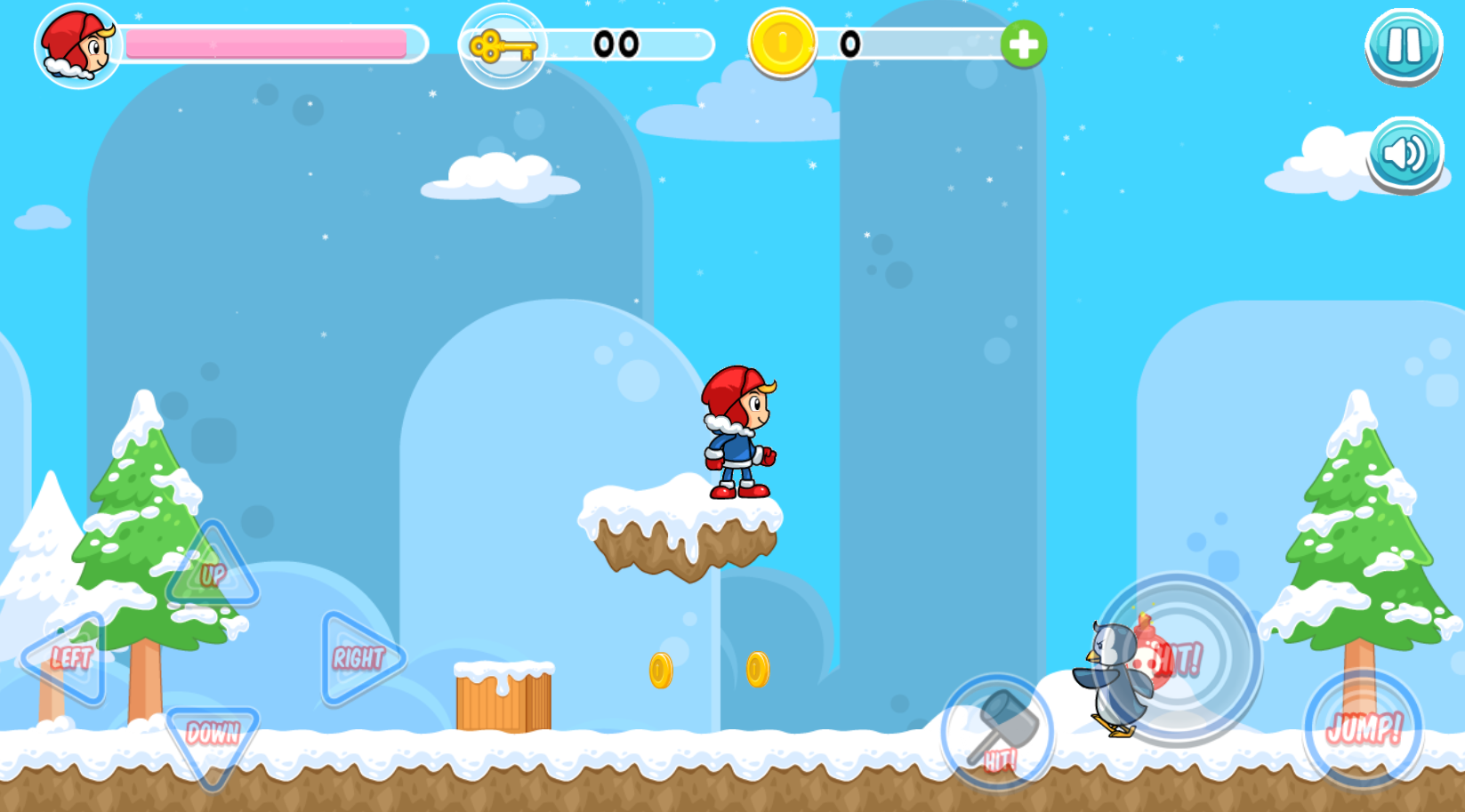Tap the large round HIT! button

[1178, 659]
